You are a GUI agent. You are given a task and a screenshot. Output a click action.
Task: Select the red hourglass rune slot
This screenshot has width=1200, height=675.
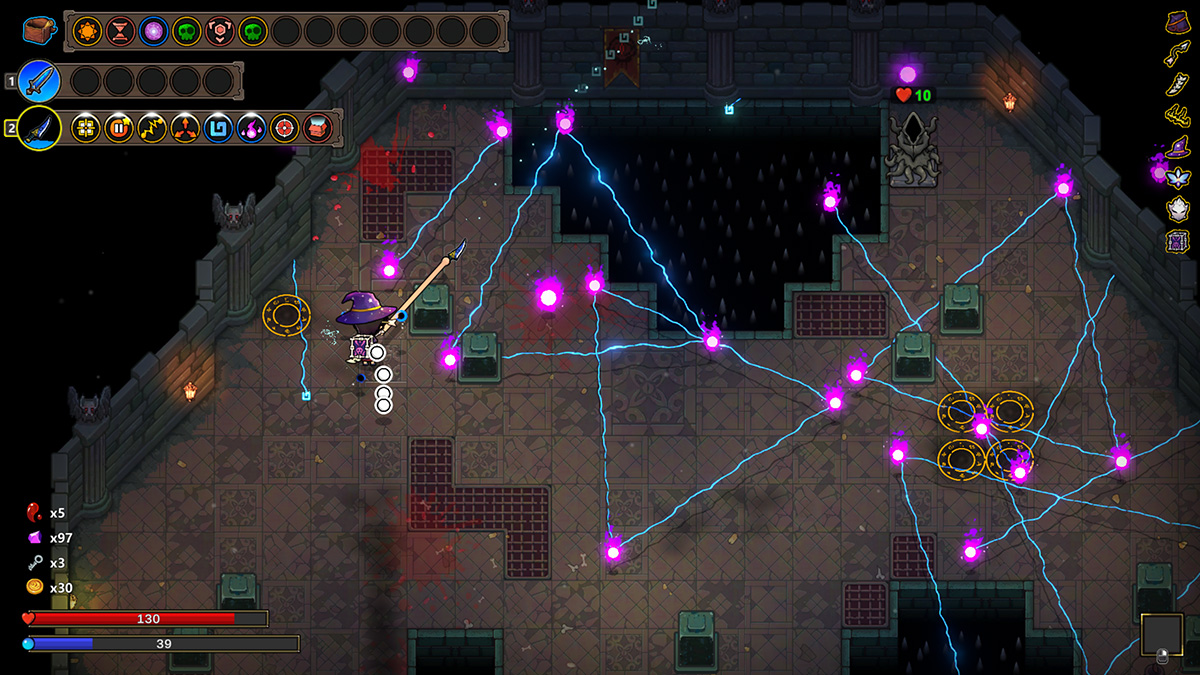121,31
